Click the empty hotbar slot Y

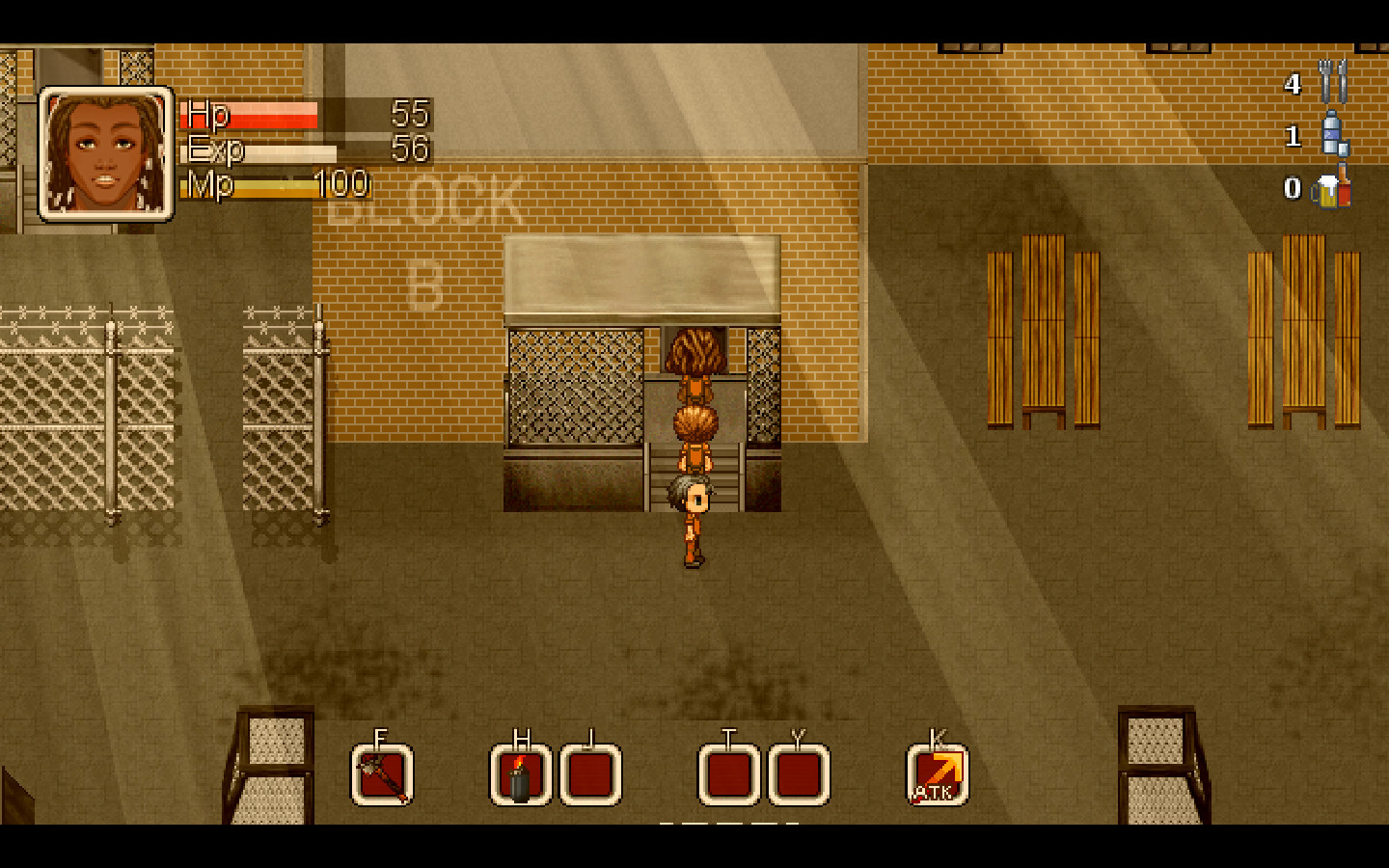pos(796,773)
